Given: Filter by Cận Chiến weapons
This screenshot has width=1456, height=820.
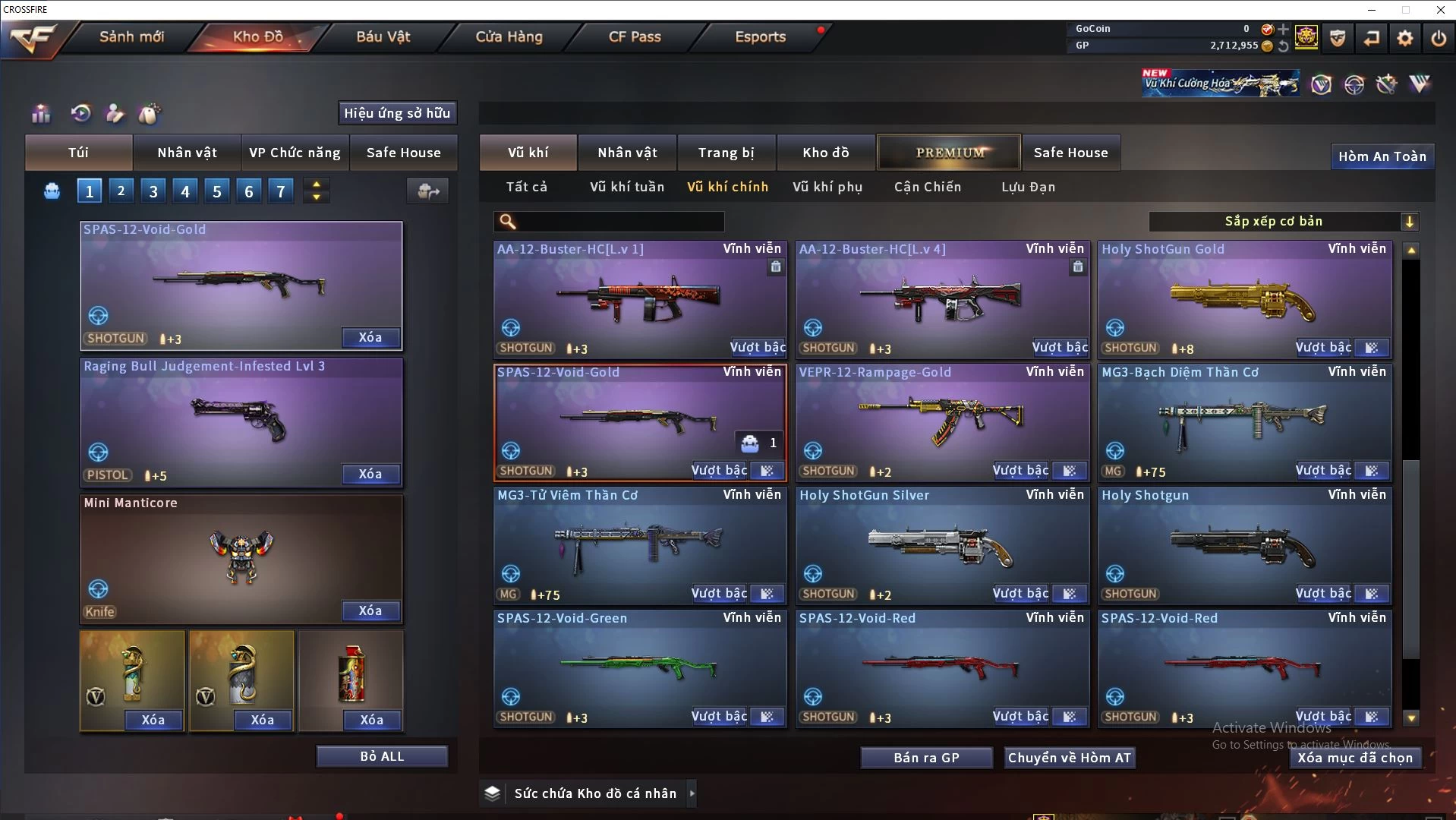Looking at the screenshot, I should 928,187.
